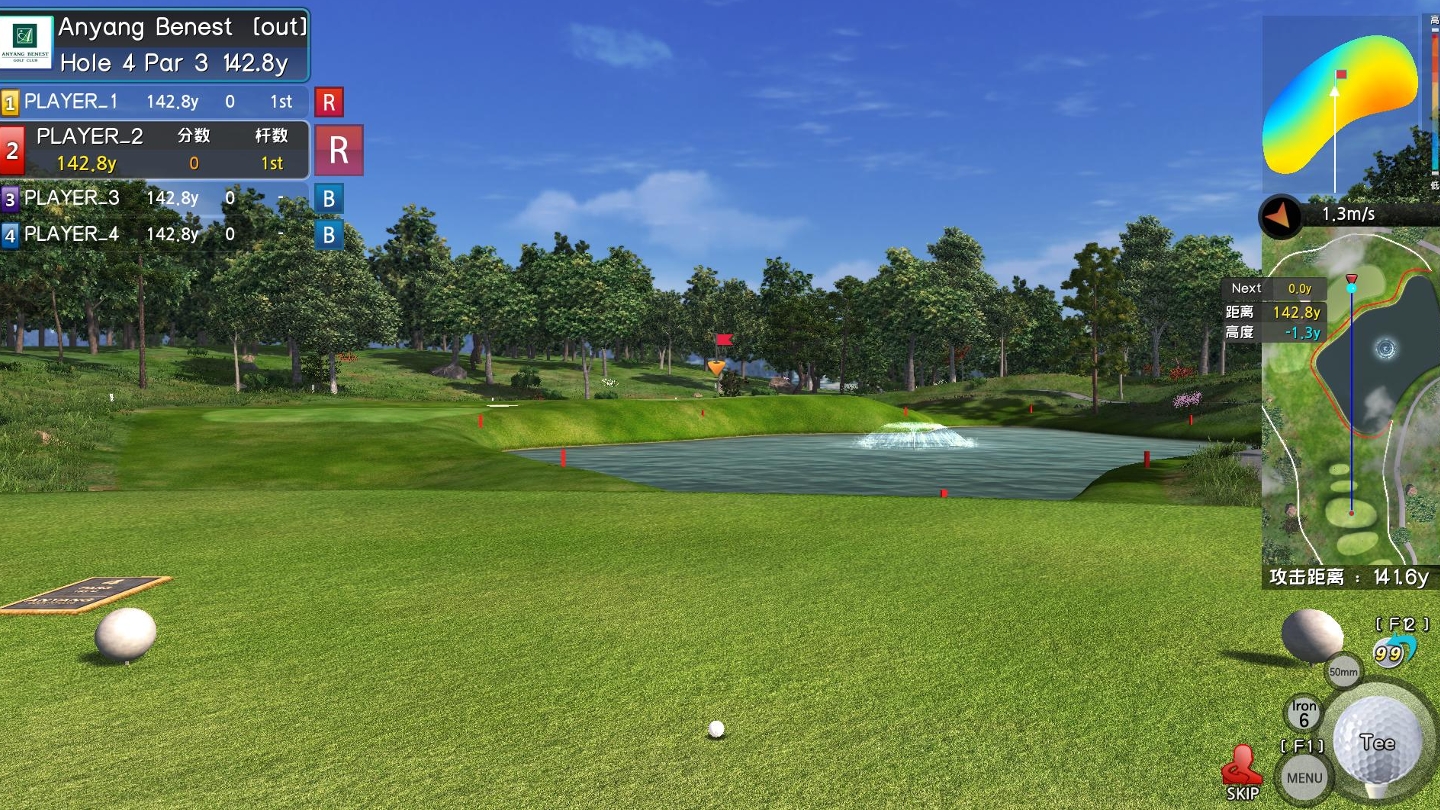Screen dimensions: 1440x810
Task: Click the large Tee golf ball button
Action: click(x=1378, y=742)
